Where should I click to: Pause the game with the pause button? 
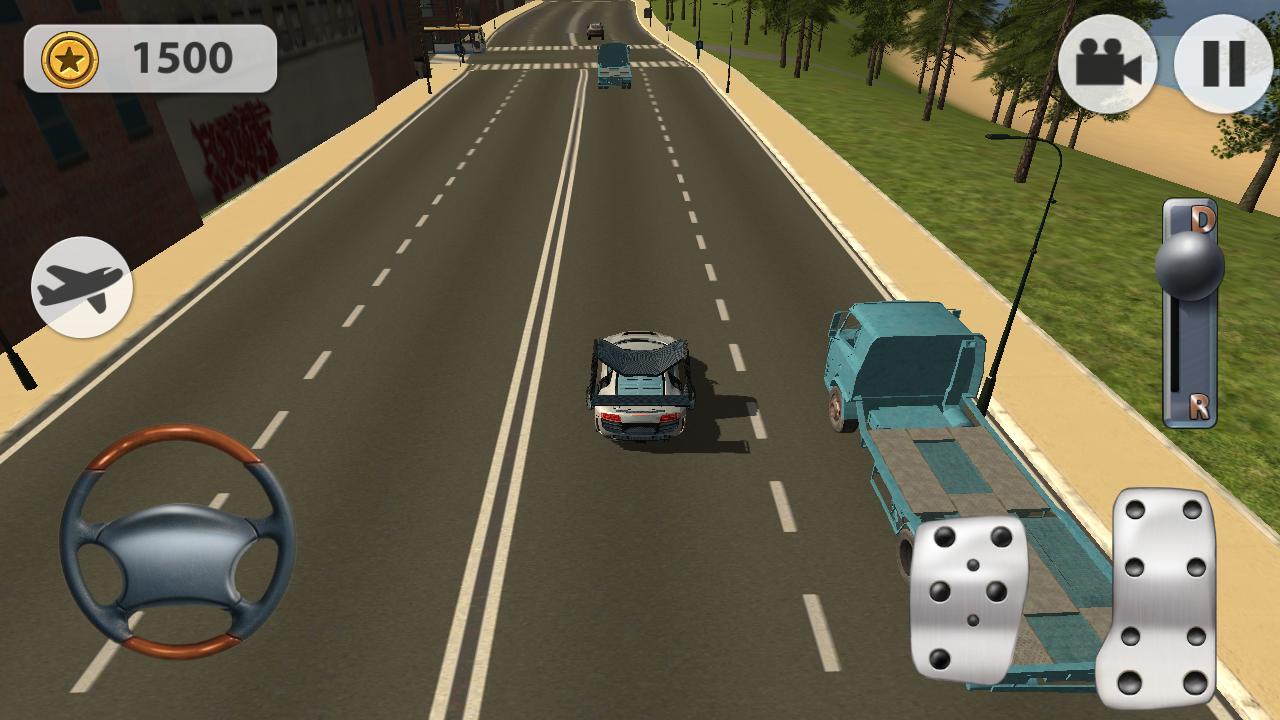click(1223, 64)
